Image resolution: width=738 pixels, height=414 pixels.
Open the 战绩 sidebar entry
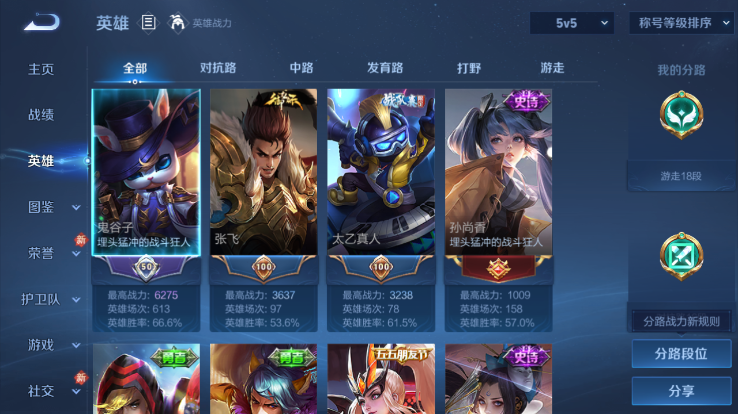coord(41,115)
